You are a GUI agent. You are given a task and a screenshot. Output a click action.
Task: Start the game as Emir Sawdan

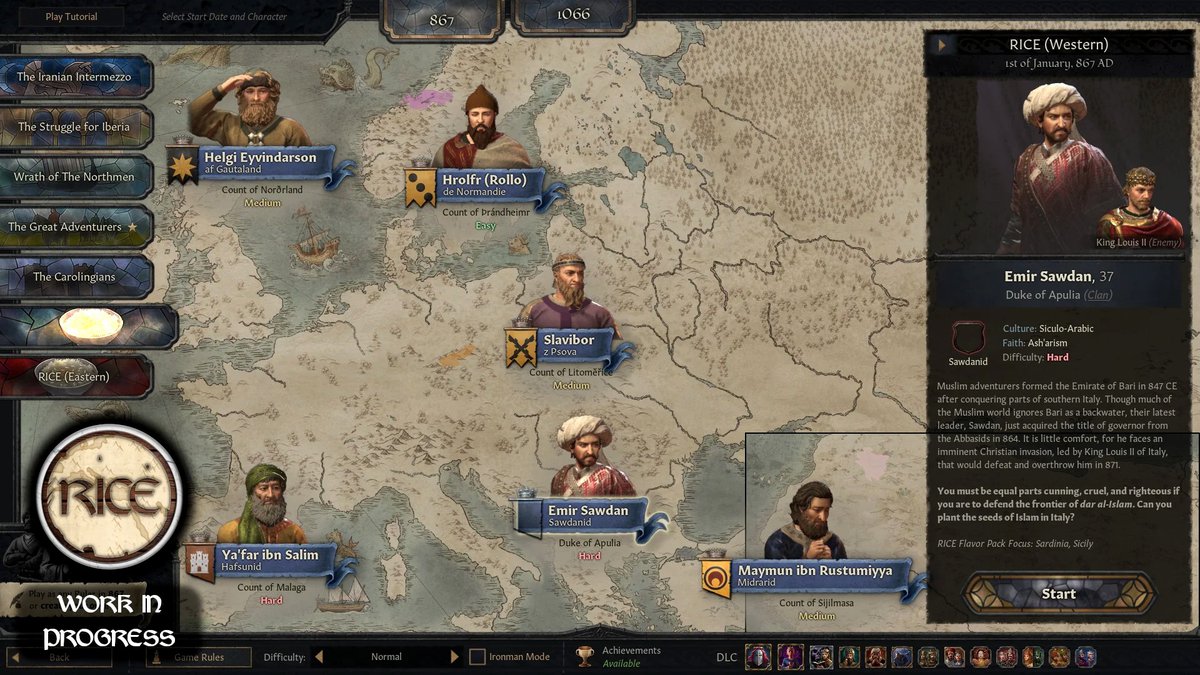[x=1059, y=593]
